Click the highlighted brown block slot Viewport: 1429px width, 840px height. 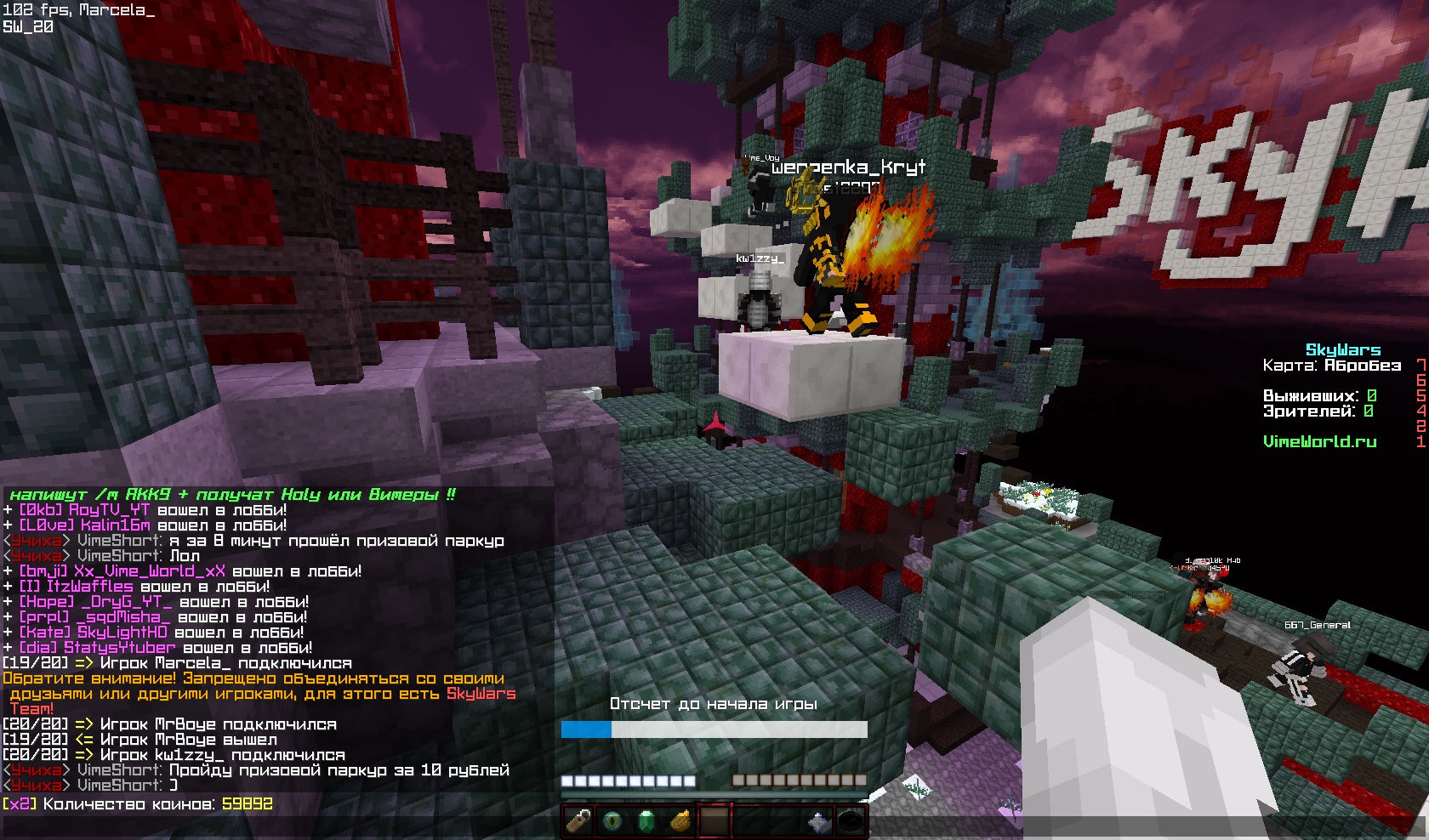(x=714, y=822)
